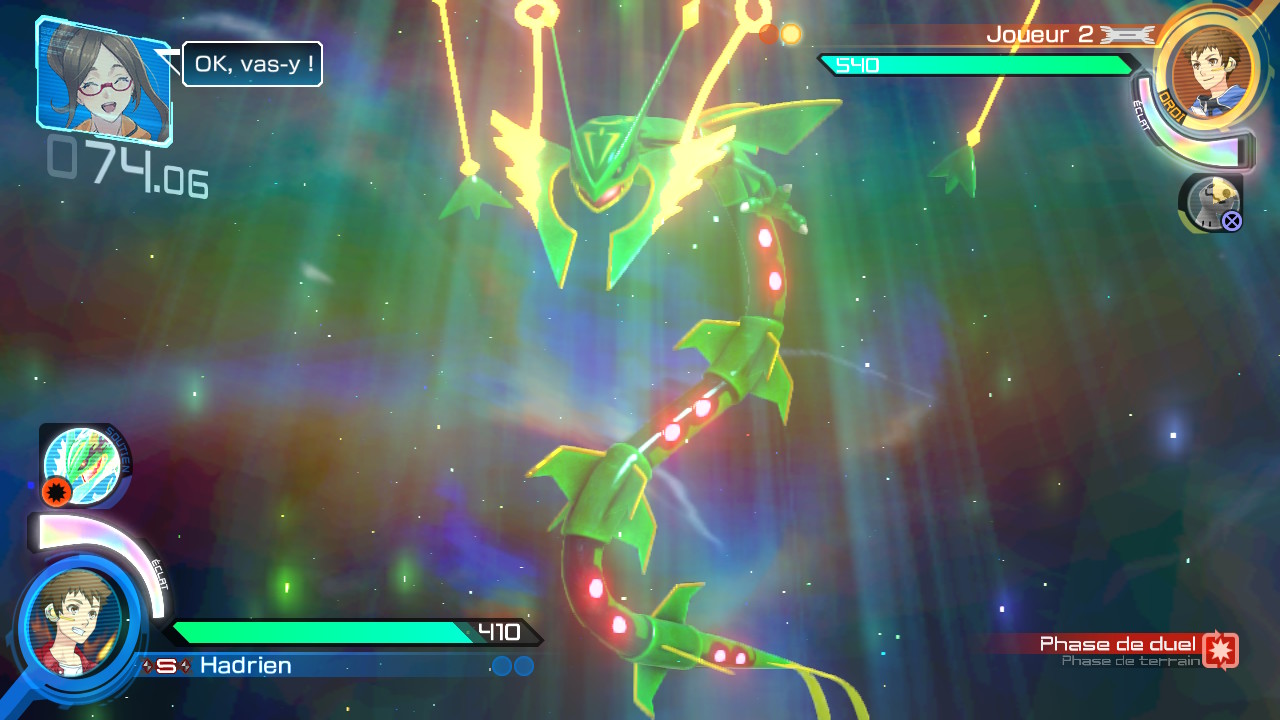This screenshot has width=1280, height=720.
Task: Click Hadrien's player portrait
Action: click(x=73, y=620)
